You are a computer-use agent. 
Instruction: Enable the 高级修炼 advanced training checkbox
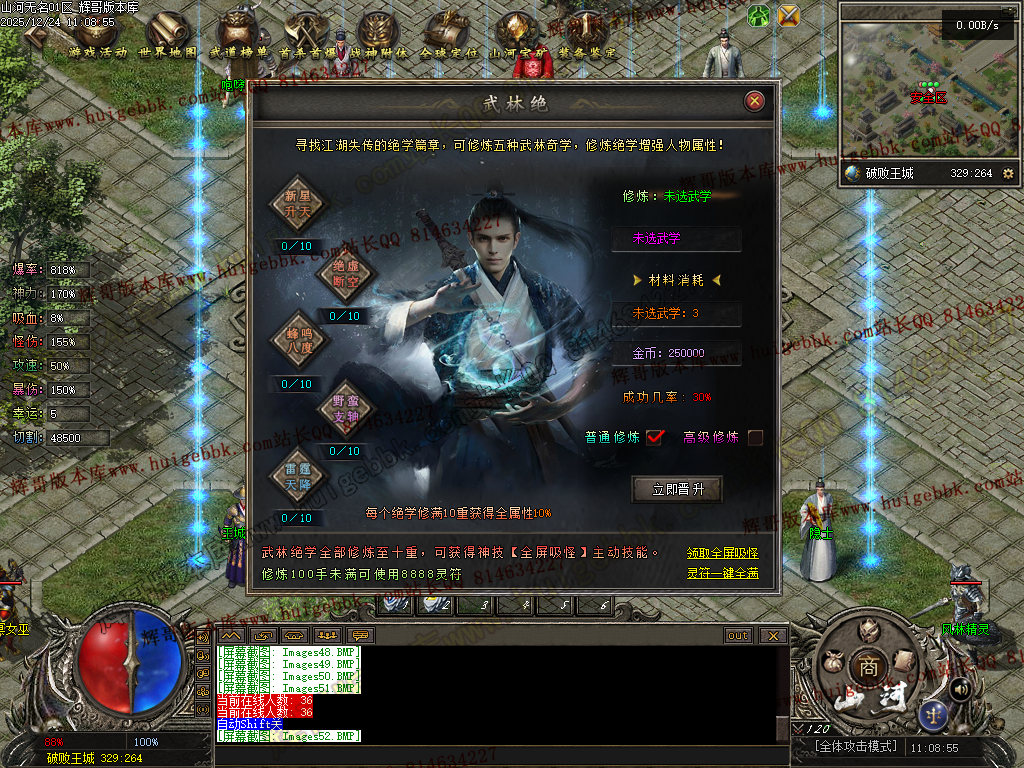click(755, 437)
